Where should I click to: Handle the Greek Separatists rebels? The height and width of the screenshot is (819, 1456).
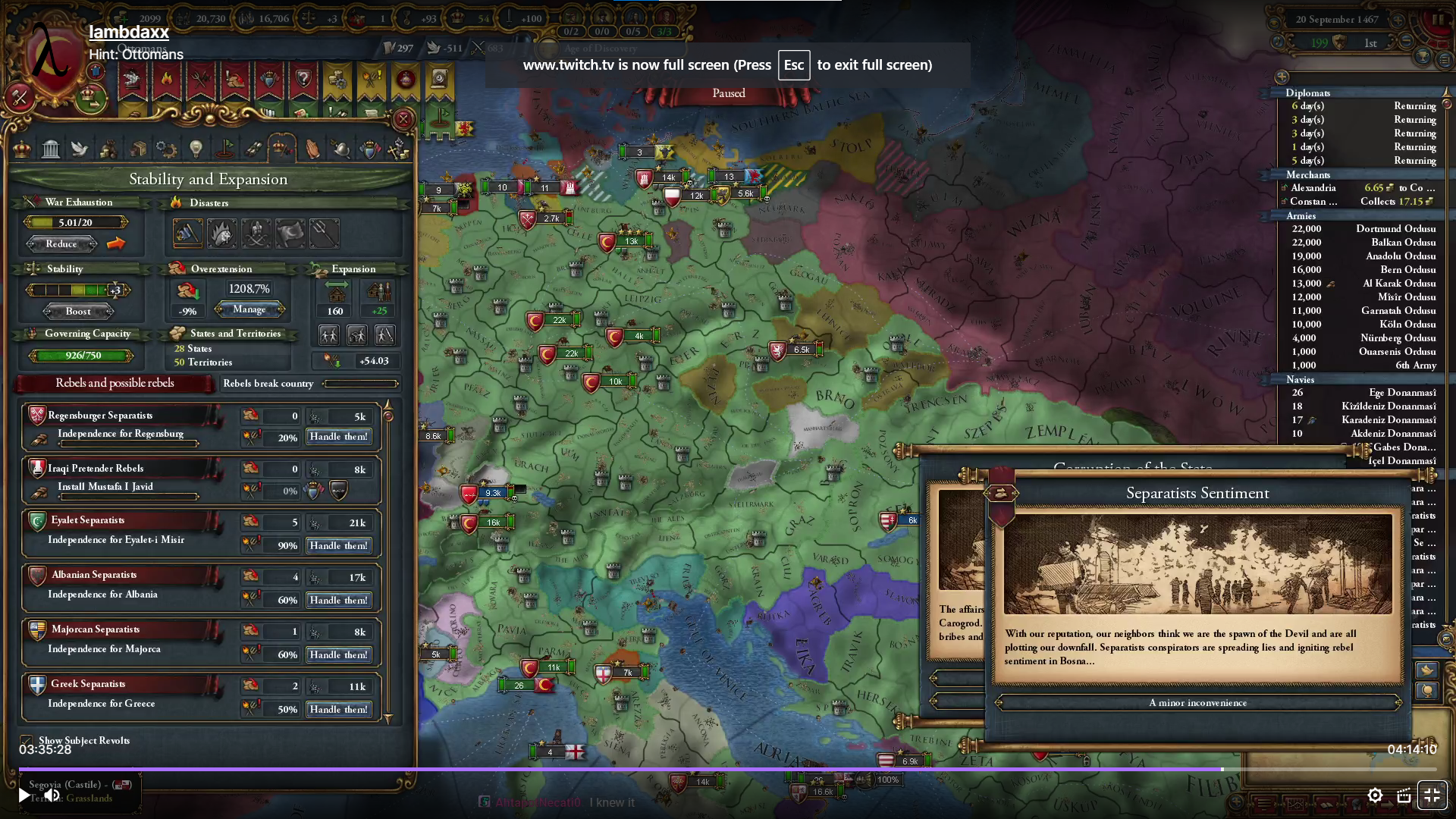(x=338, y=710)
